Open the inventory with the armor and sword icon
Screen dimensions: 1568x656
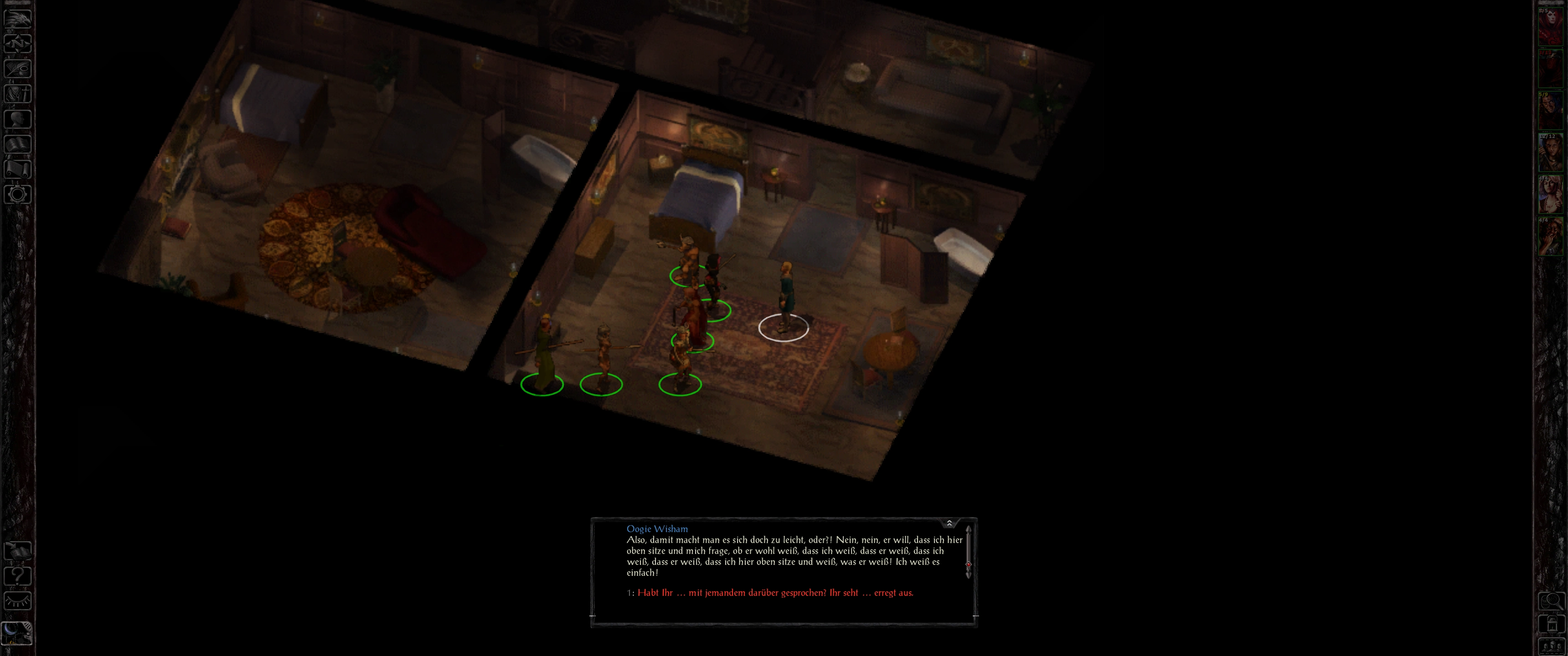(x=17, y=94)
